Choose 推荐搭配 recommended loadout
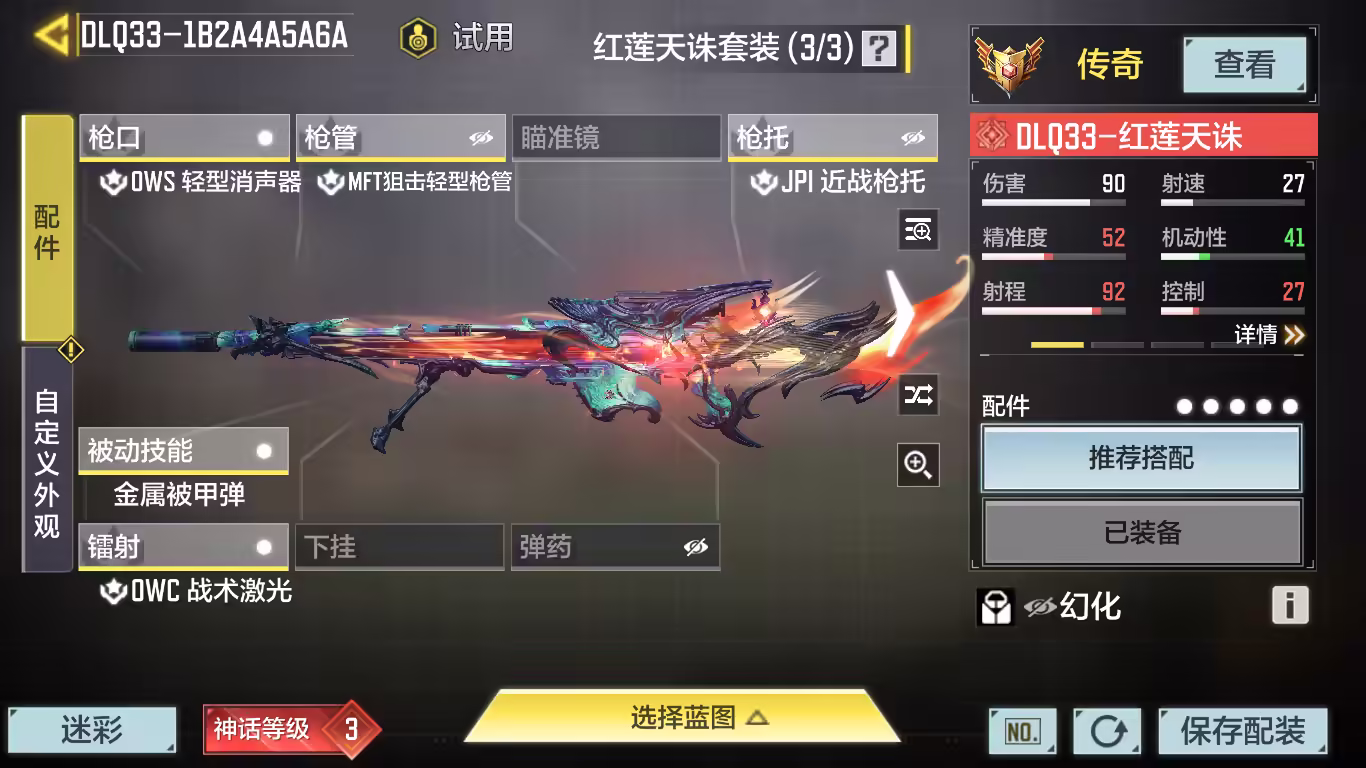 pos(1141,459)
